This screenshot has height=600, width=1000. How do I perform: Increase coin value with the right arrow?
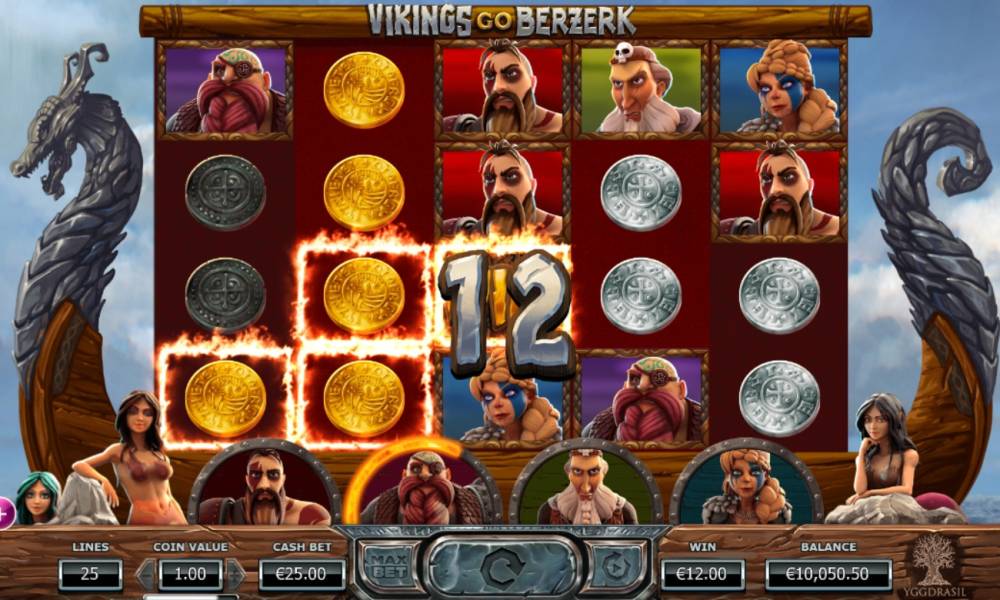(235, 575)
